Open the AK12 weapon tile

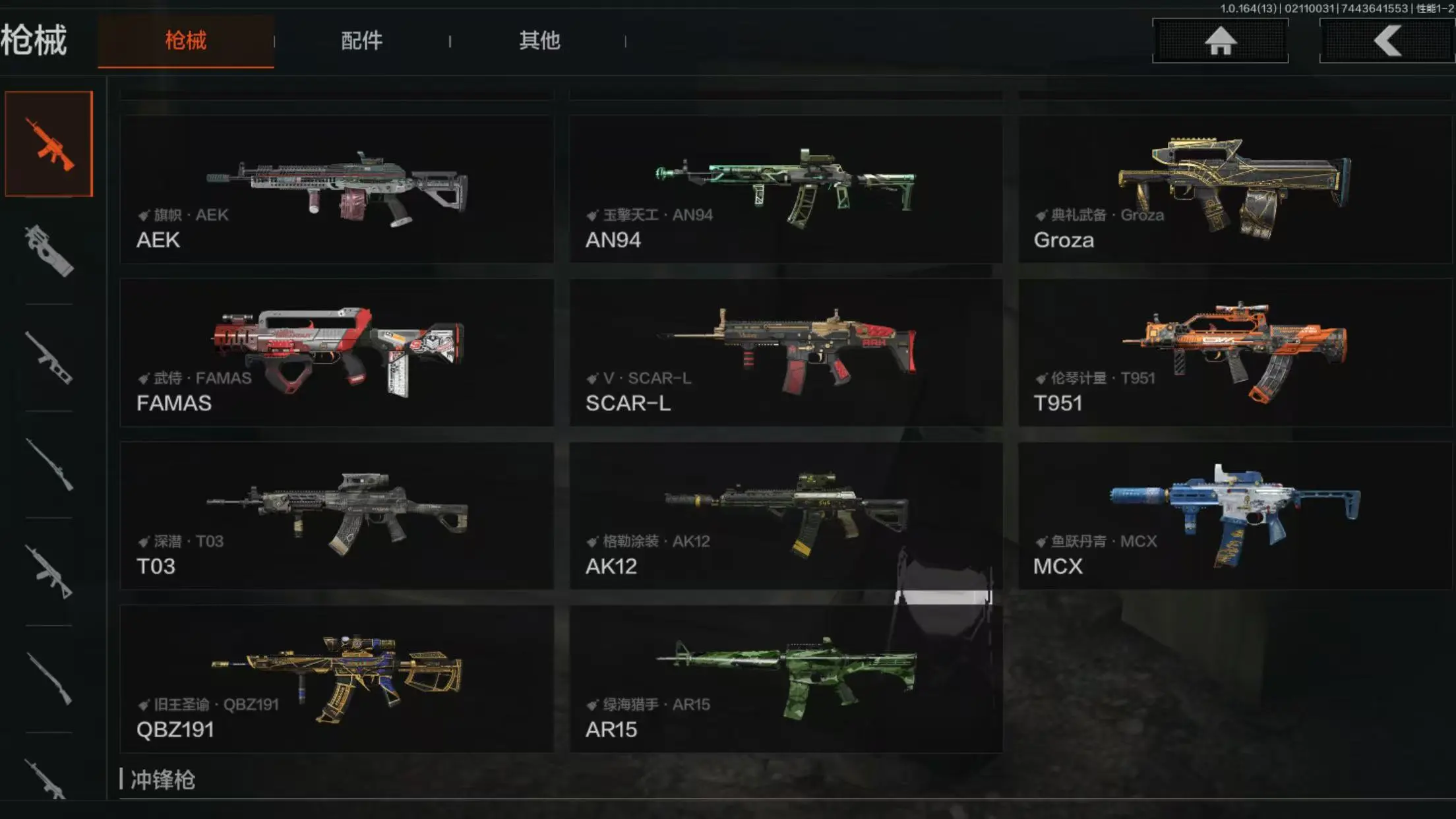click(785, 516)
